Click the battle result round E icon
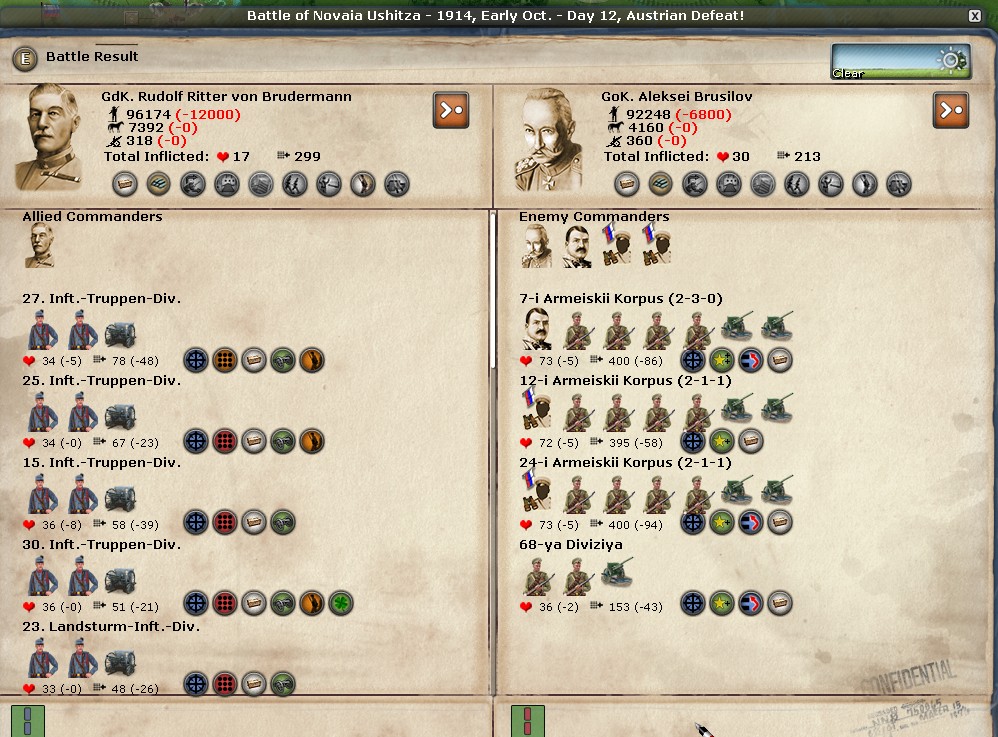This screenshot has height=737, width=998. (x=25, y=58)
